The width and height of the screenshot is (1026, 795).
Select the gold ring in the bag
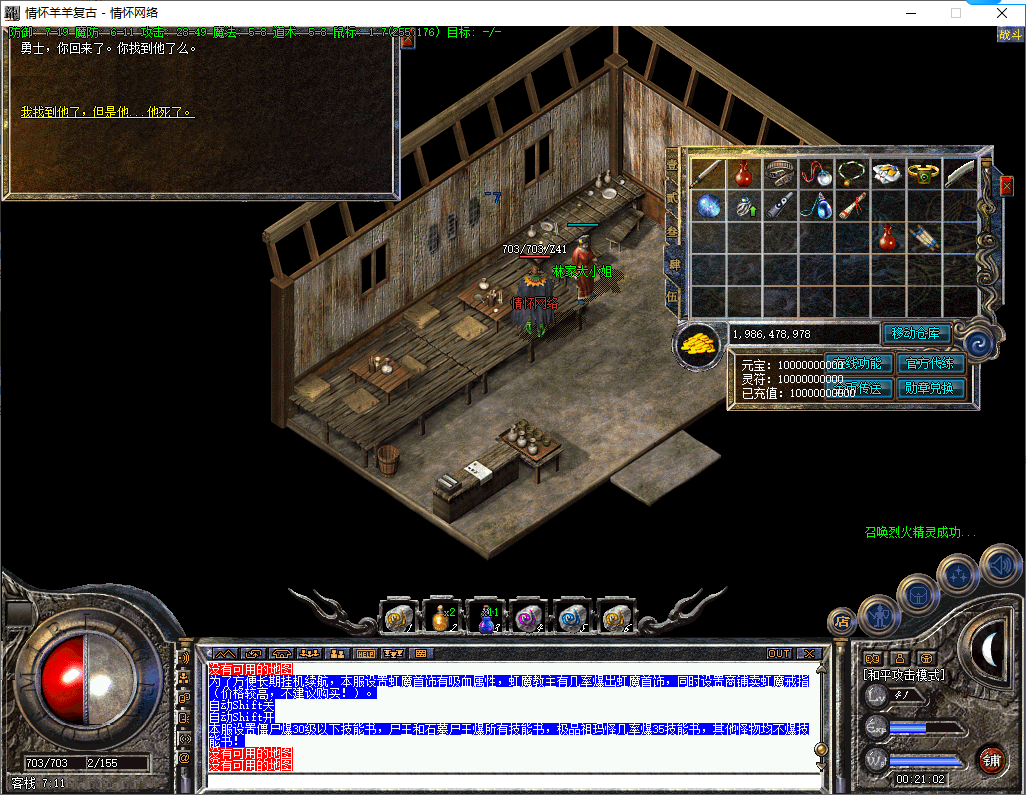click(925, 173)
